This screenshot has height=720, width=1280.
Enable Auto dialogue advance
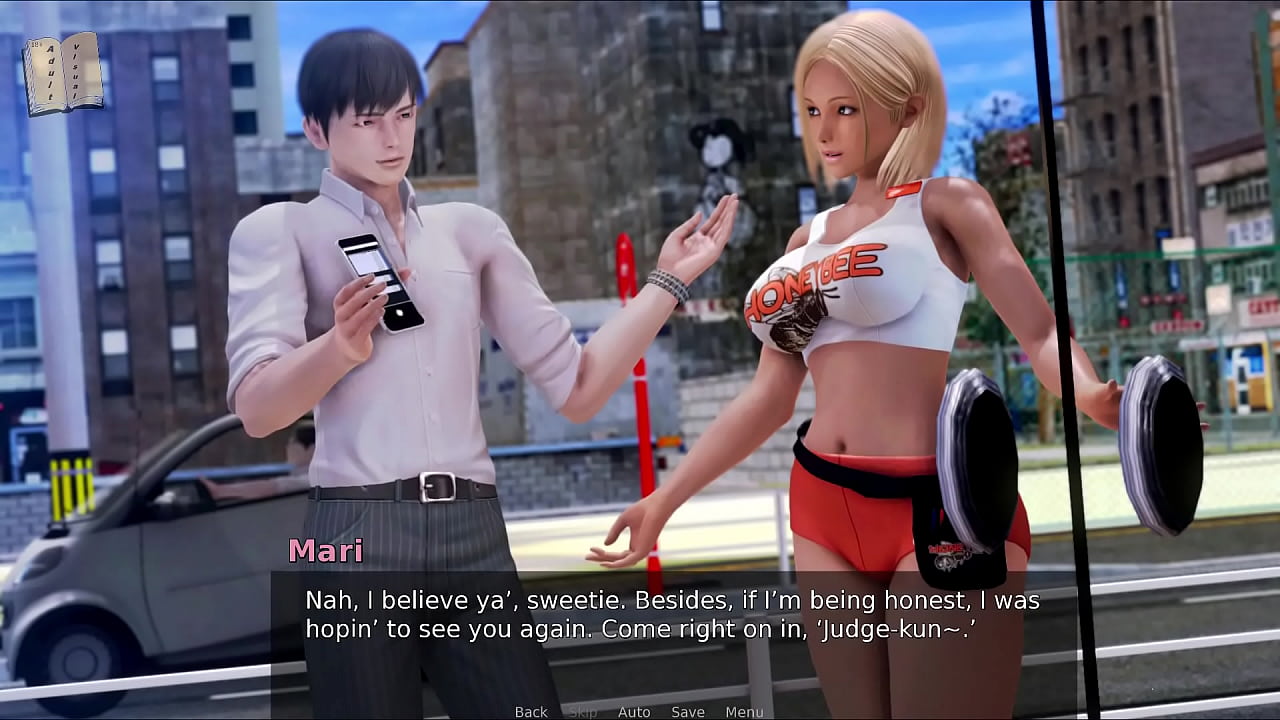(x=634, y=712)
